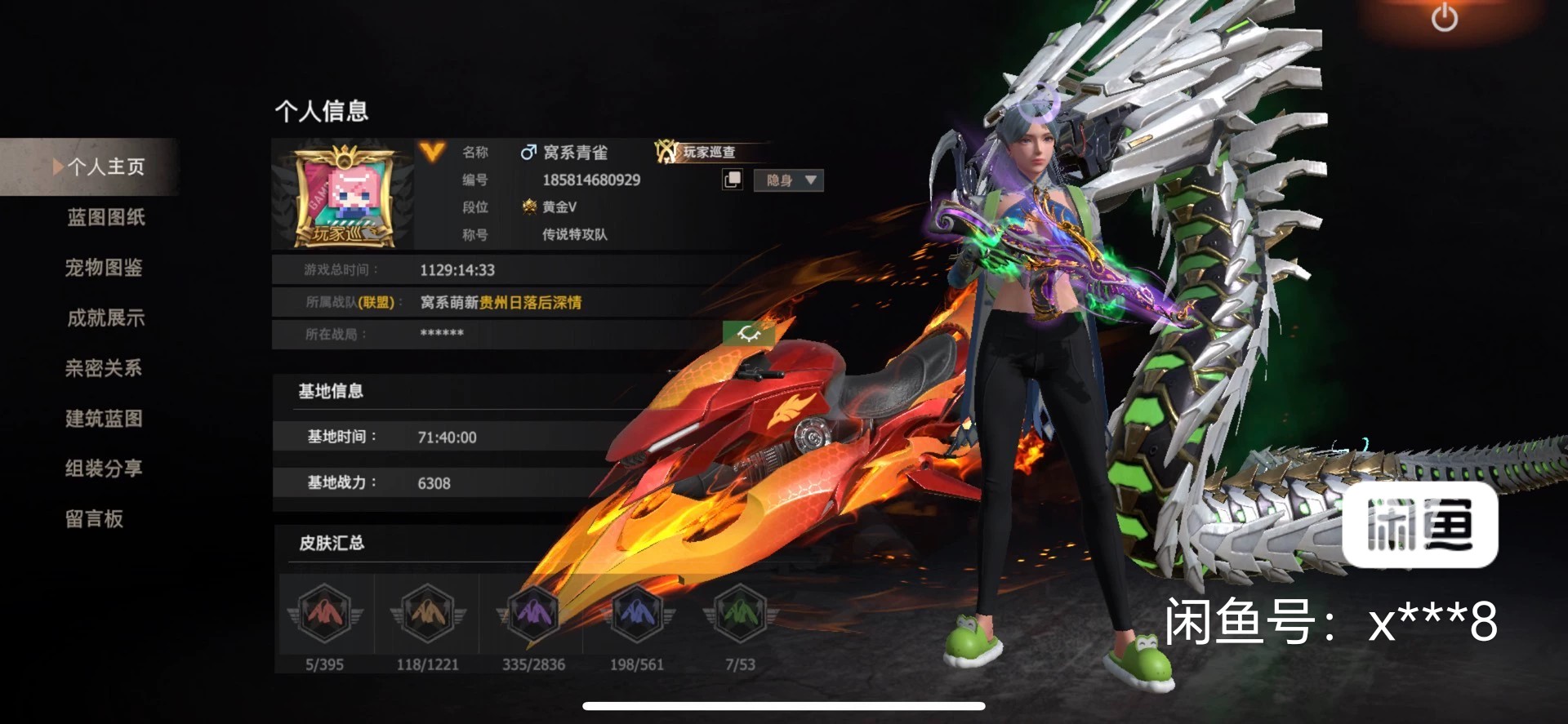Open 建筑蓝图 from the sidebar
The height and width of the screenshot is (724, 1568).
105,419
